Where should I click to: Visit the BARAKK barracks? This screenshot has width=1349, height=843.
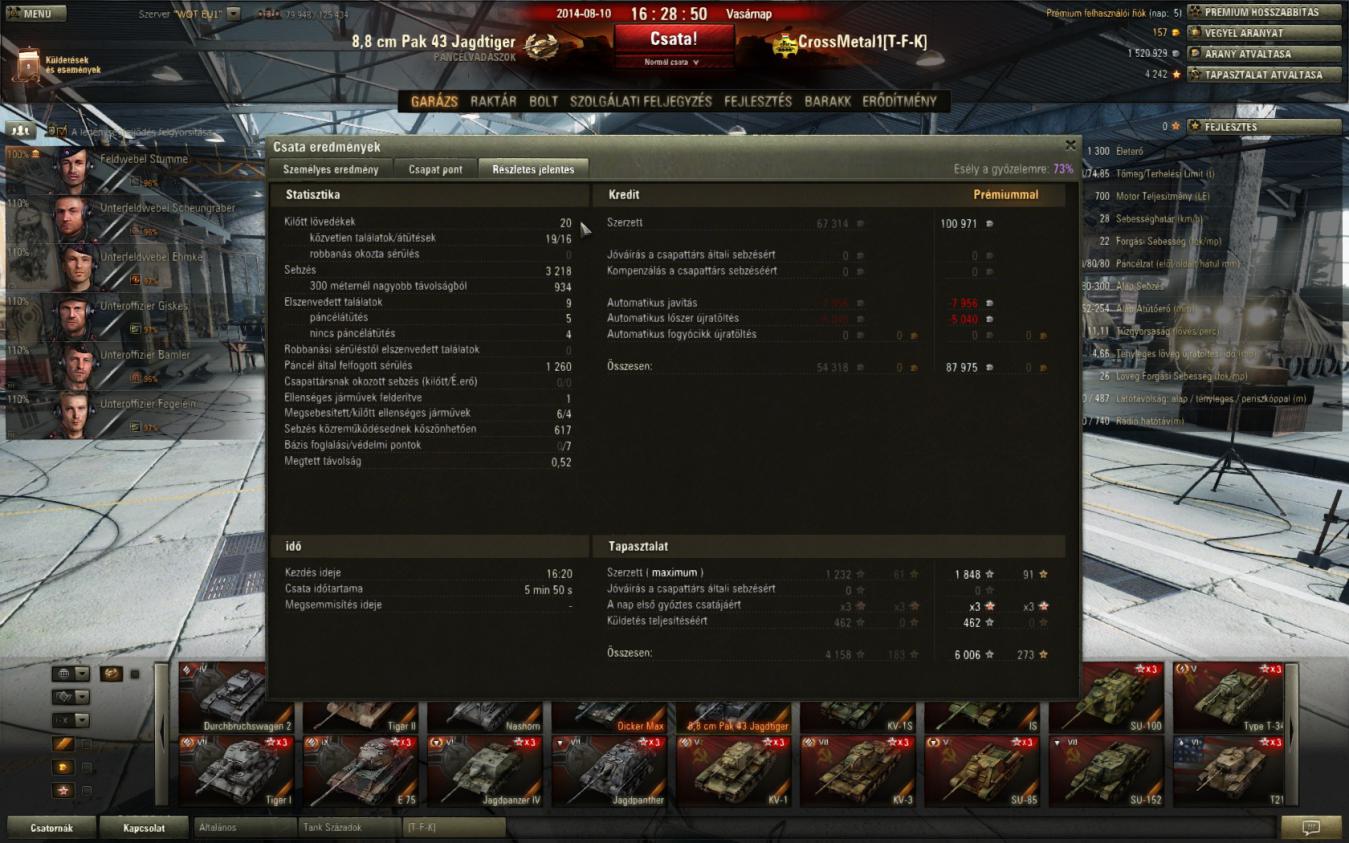pyautogui.click(x=828, y=101)
